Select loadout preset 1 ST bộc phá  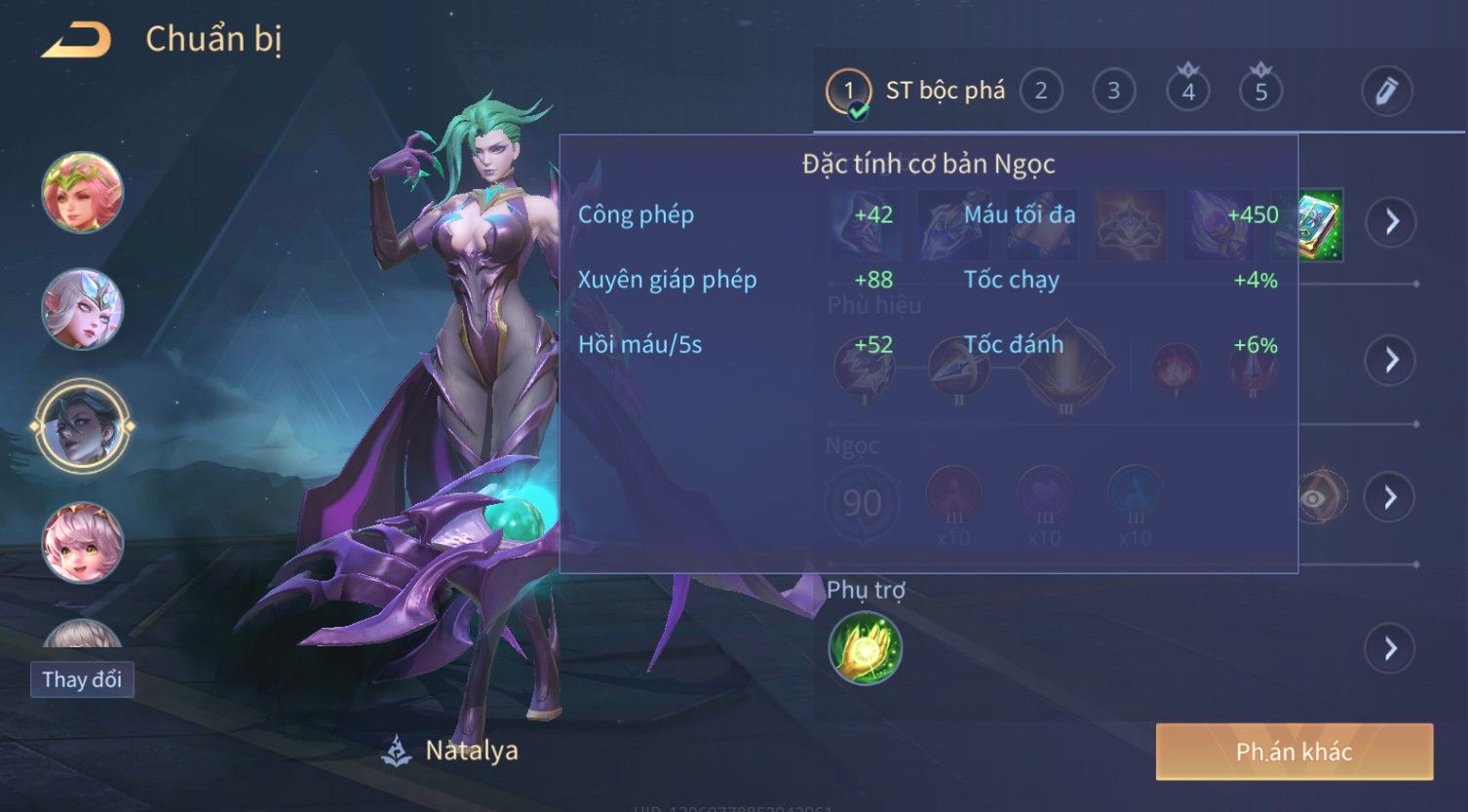(915, 92)
